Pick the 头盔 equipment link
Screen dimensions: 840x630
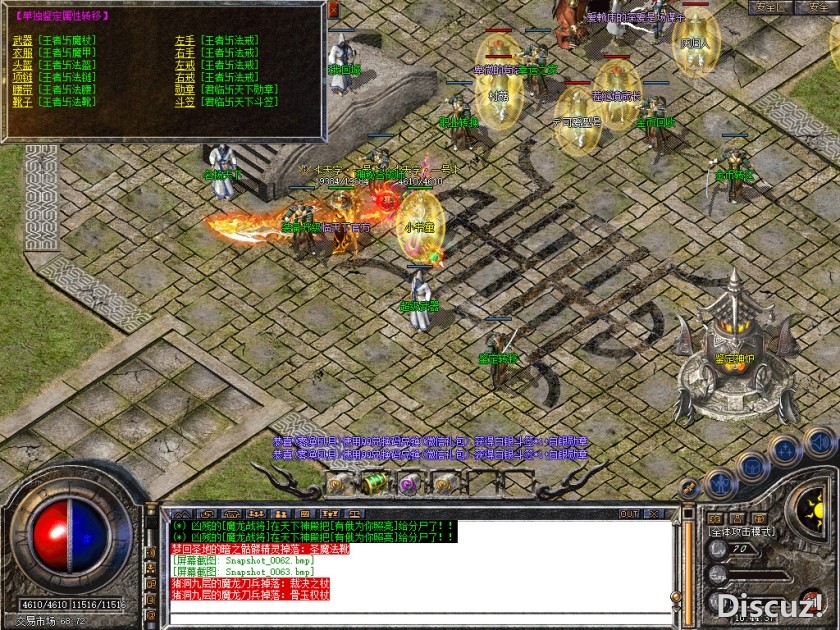22,64
